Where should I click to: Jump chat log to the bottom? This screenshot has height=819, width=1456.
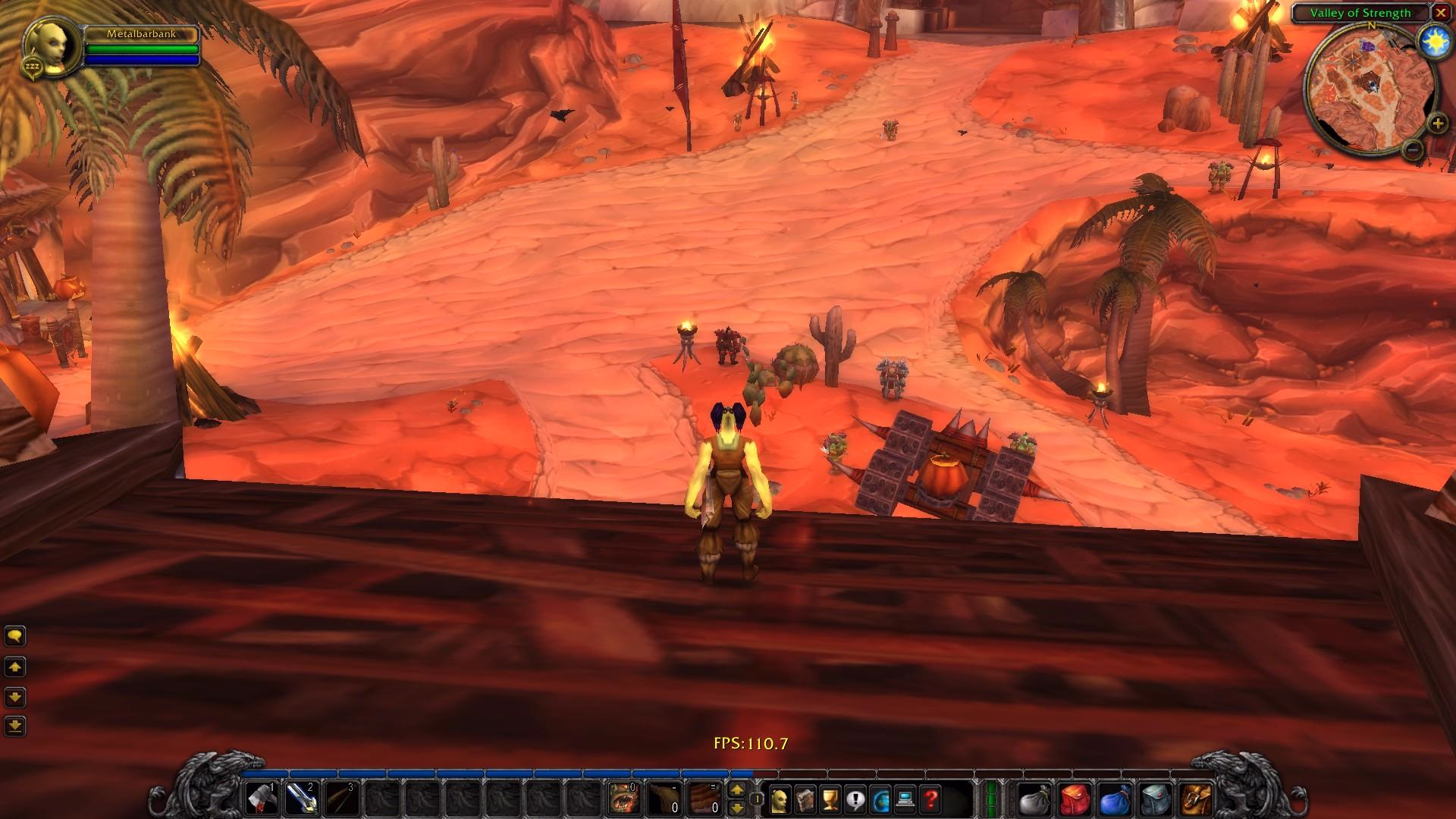[x=15, y=726]
